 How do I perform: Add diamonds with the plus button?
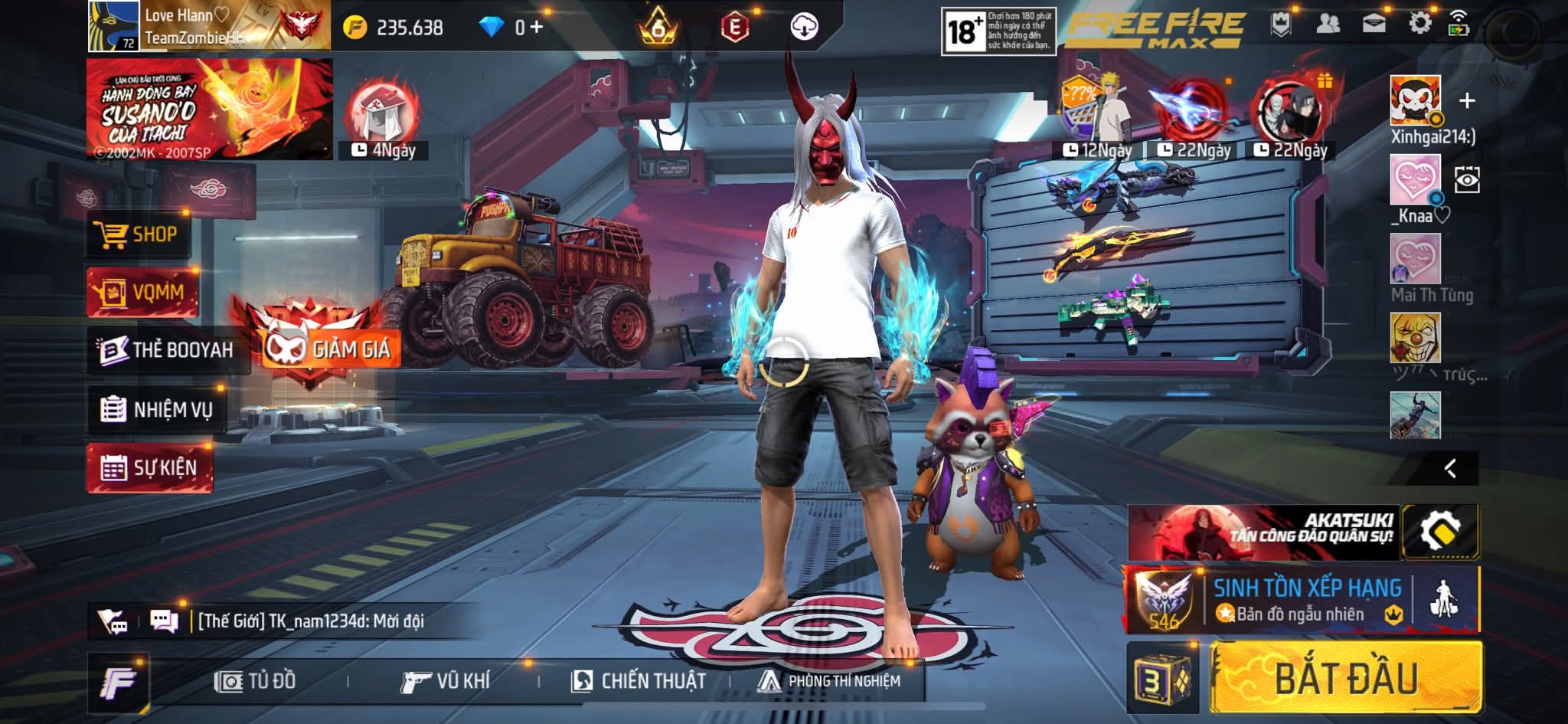point(536,28)
